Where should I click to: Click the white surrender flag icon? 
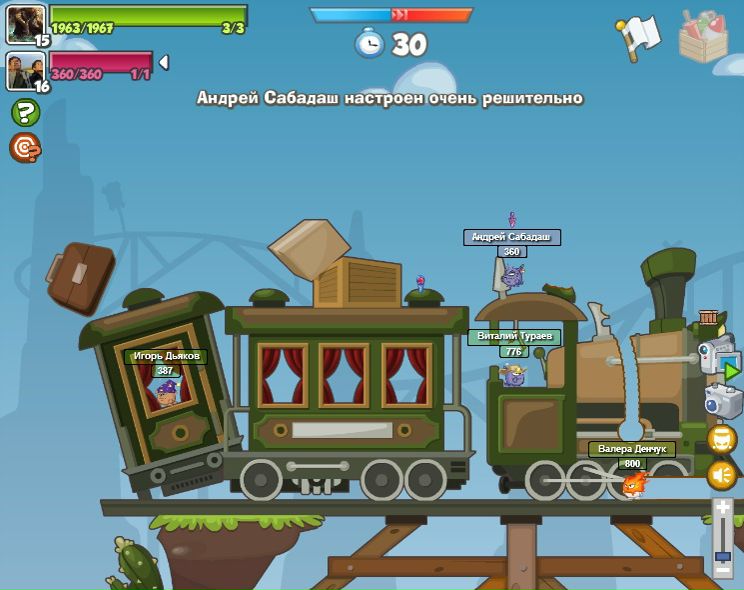tap(639, 36)
